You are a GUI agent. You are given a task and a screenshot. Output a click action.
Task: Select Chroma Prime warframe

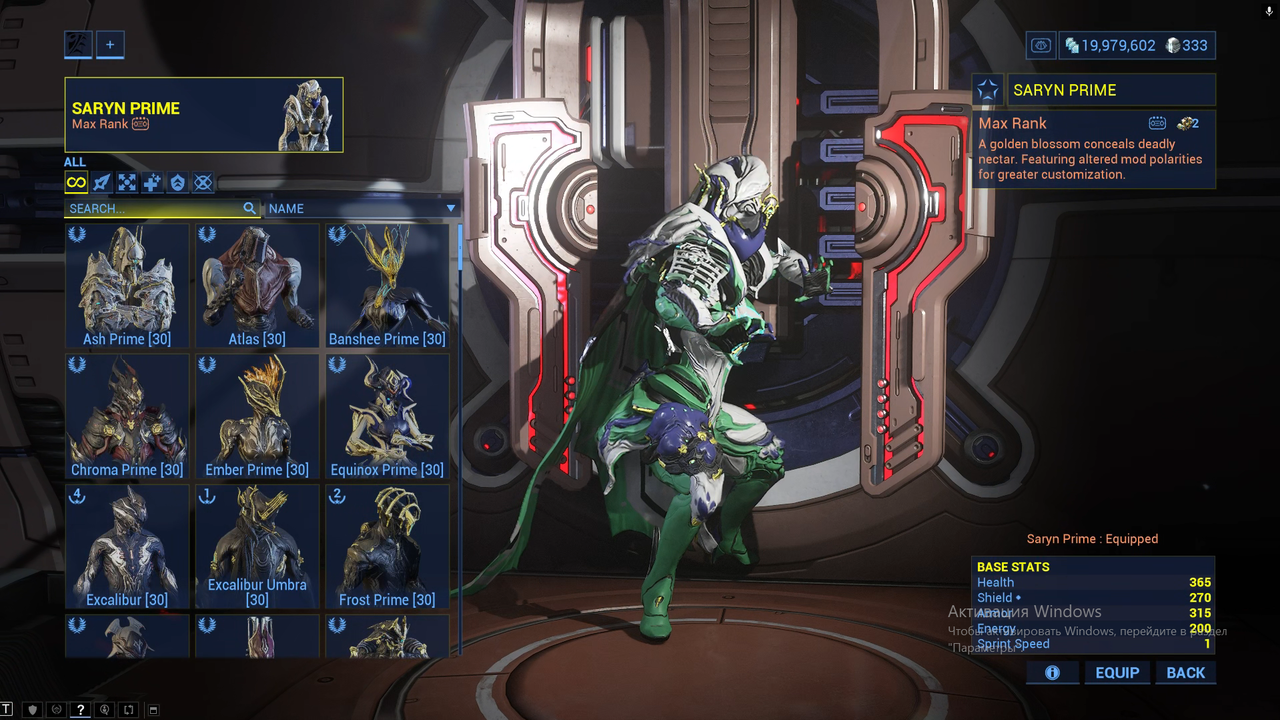[127, 416]
